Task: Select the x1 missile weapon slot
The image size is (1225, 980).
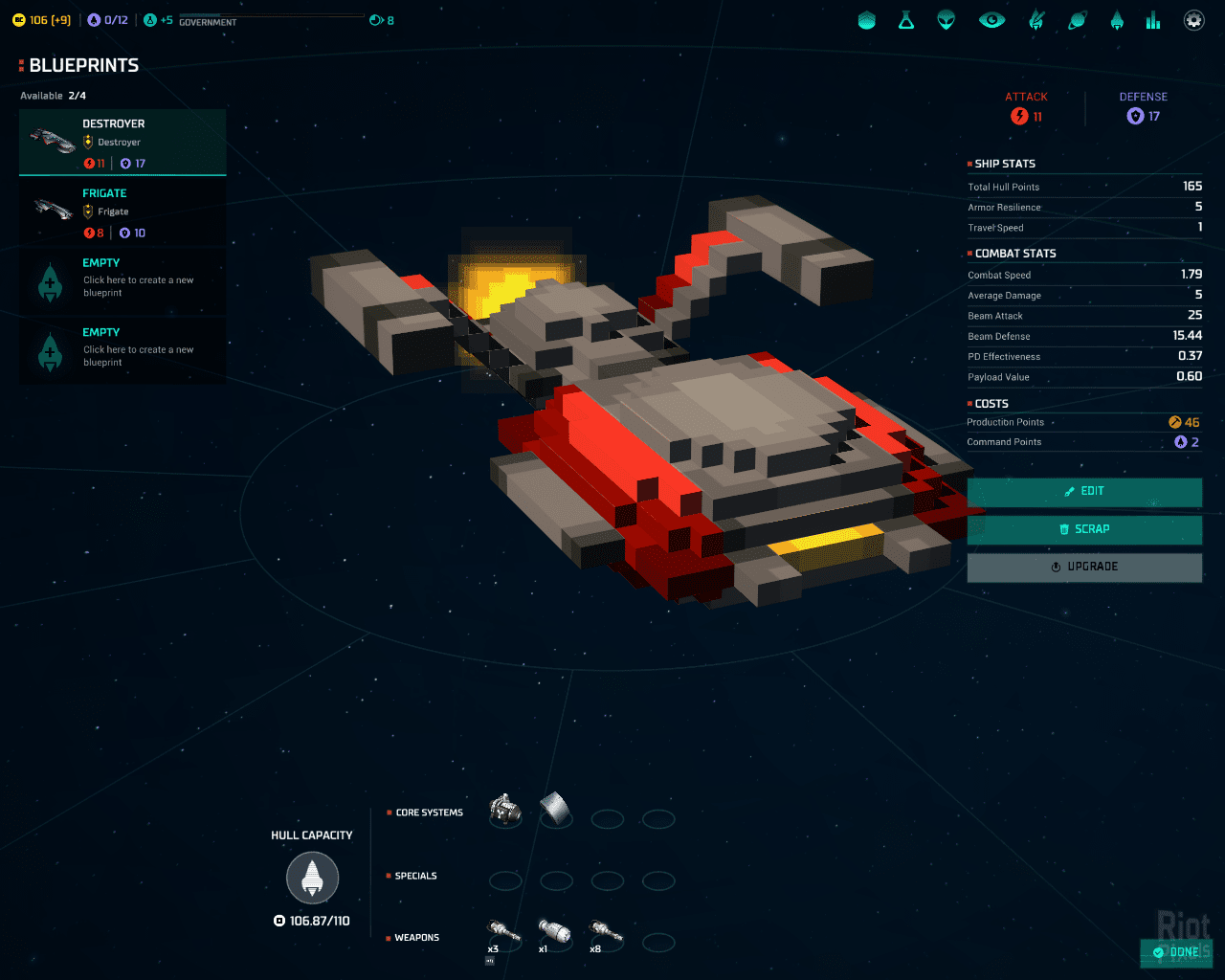Action: [x=555, y=932]
